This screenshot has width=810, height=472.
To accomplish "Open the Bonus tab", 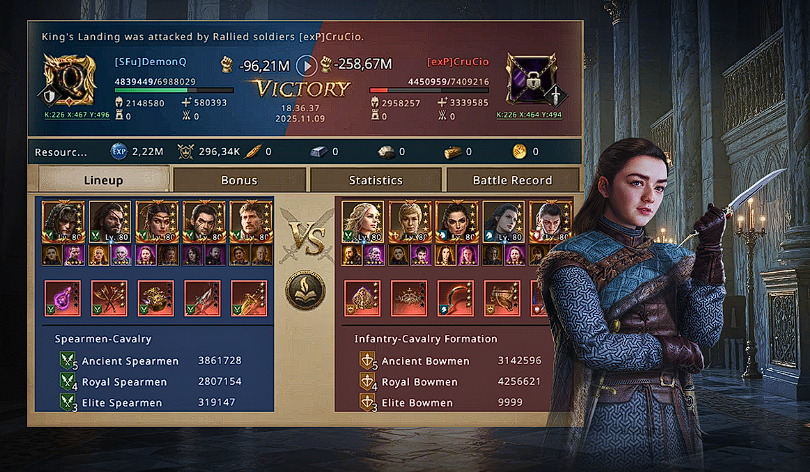I will coord(239,180).
